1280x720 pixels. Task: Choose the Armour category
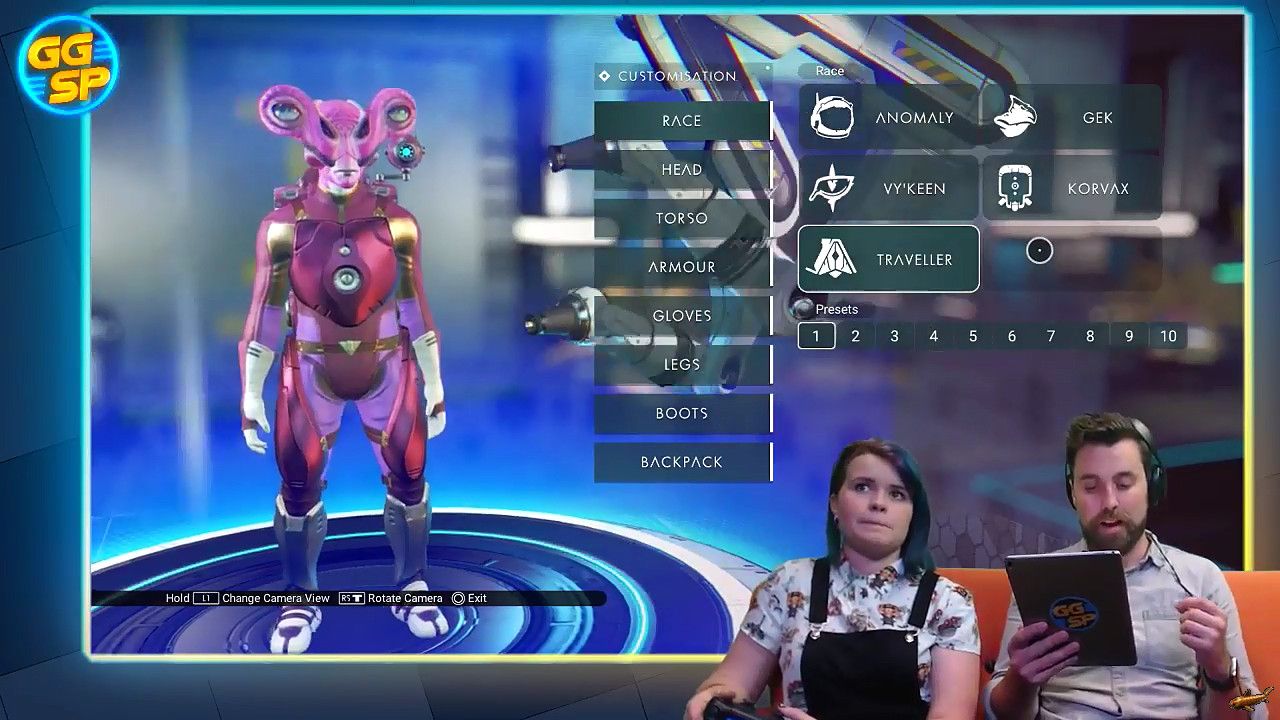coord(682,267)
